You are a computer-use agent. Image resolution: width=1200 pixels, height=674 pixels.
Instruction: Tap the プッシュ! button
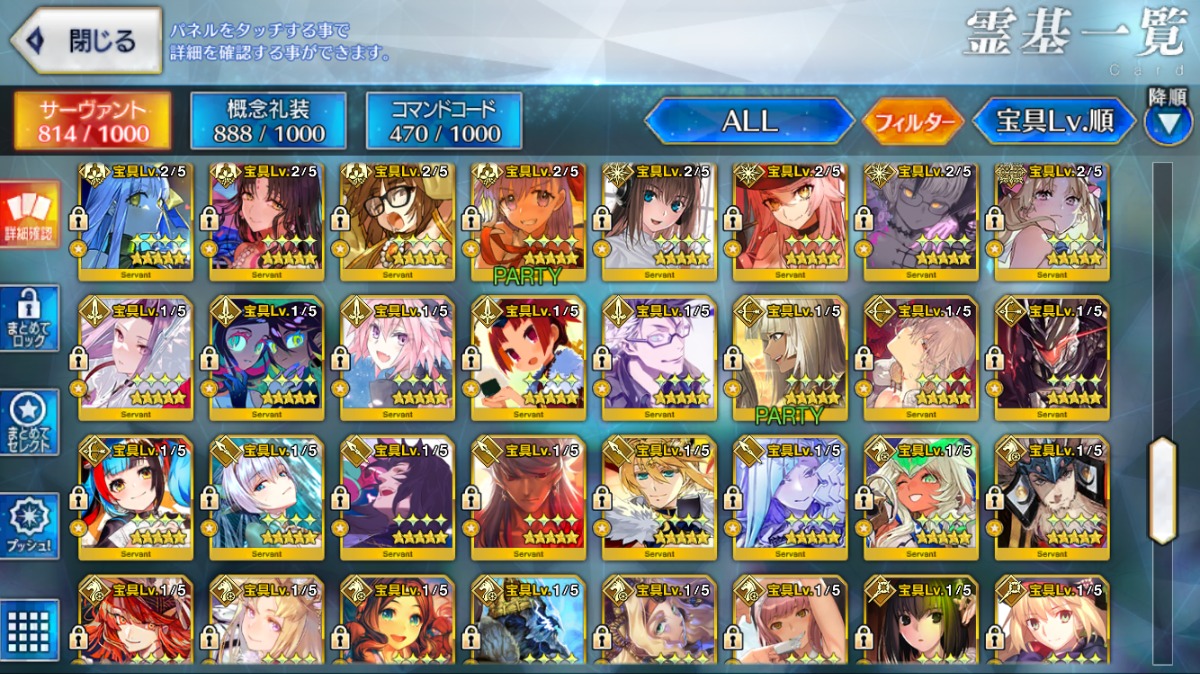[x=29, y=526]
